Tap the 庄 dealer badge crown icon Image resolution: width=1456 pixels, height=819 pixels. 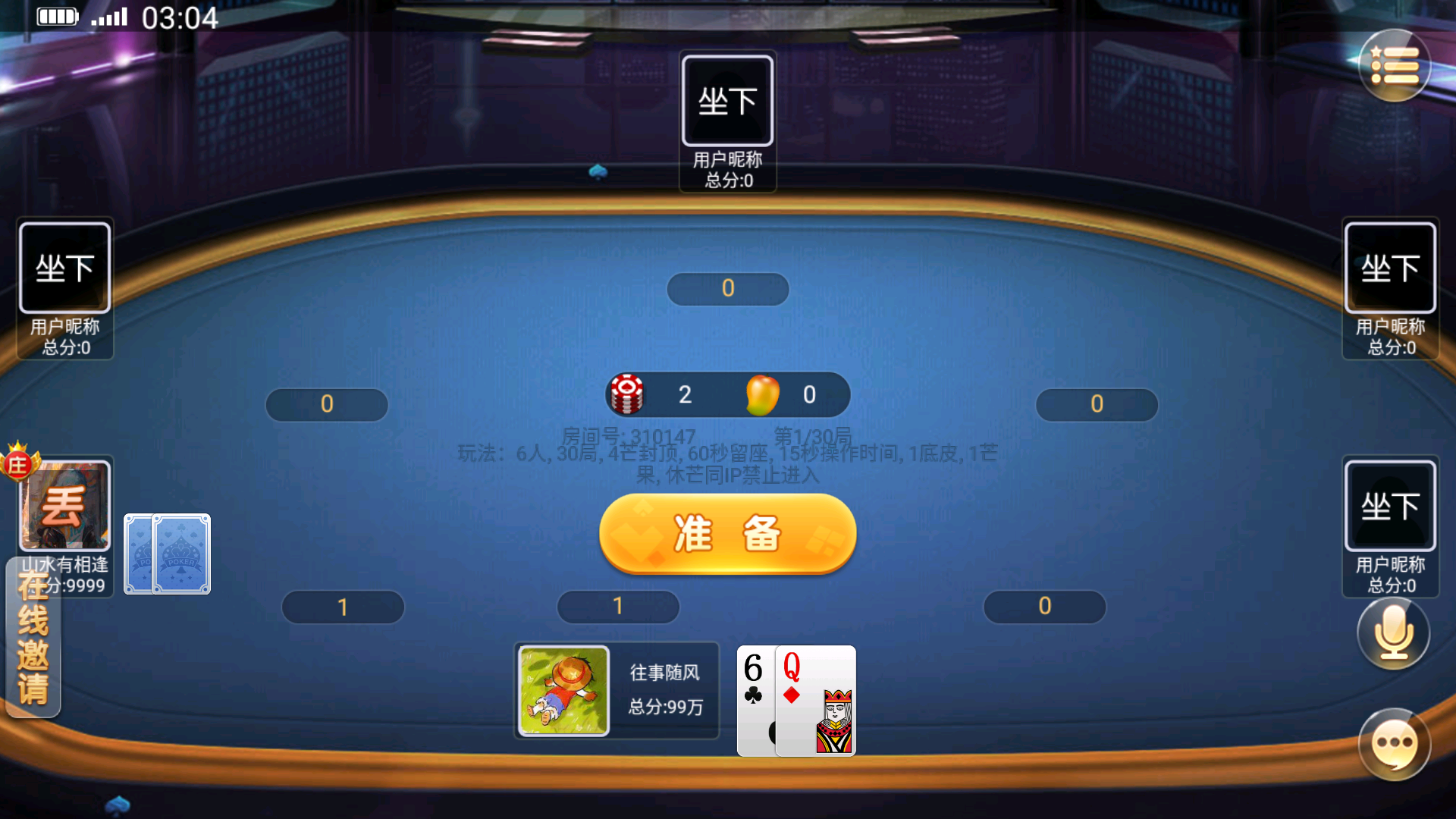[18, 465]
